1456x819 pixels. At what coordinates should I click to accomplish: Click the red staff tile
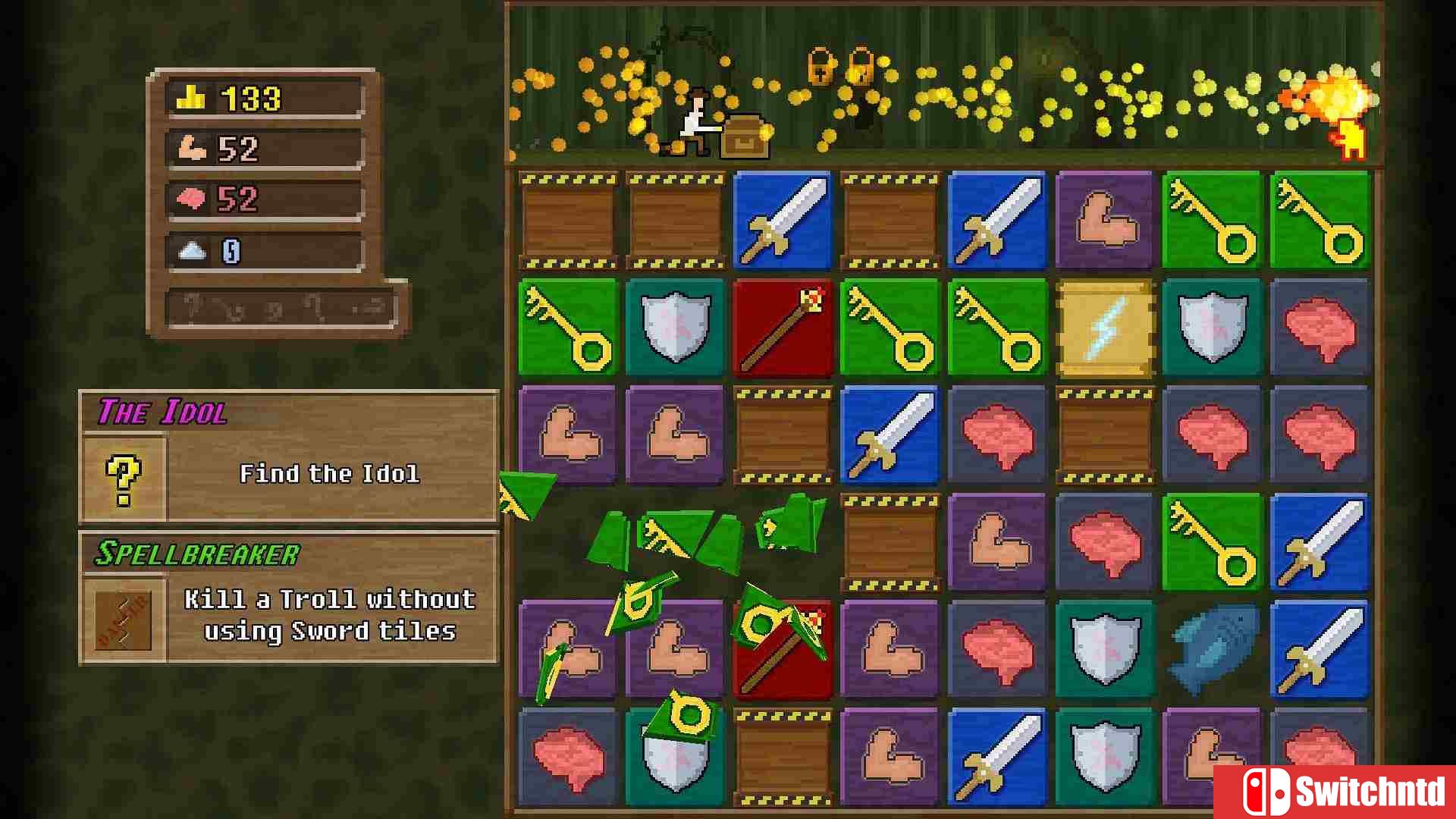click(x=783, y=328)
